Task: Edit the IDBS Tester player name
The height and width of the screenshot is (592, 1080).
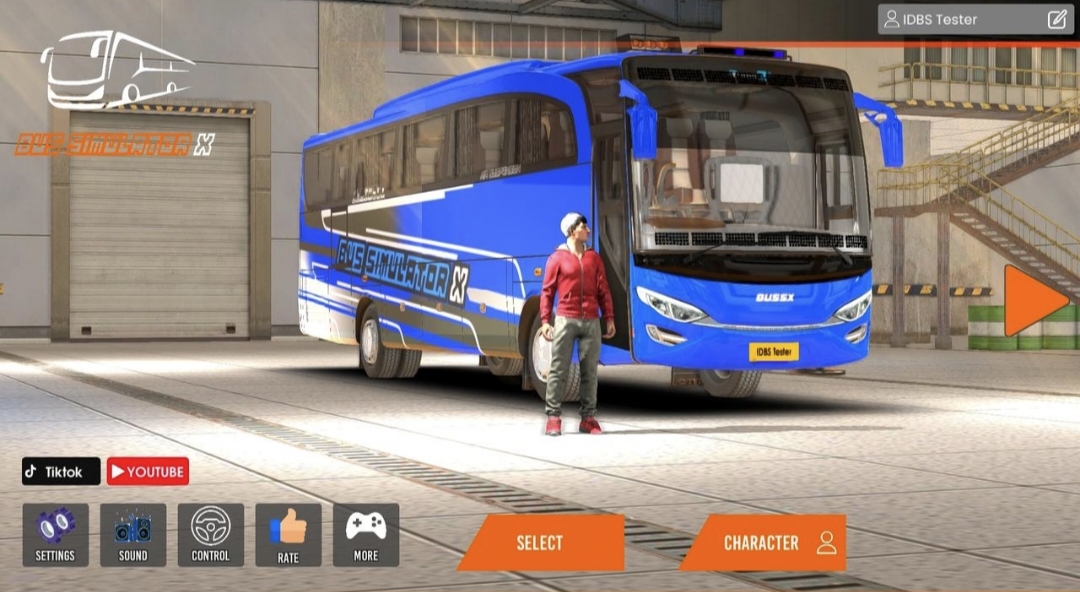Action: click(x=1057, y=19)
